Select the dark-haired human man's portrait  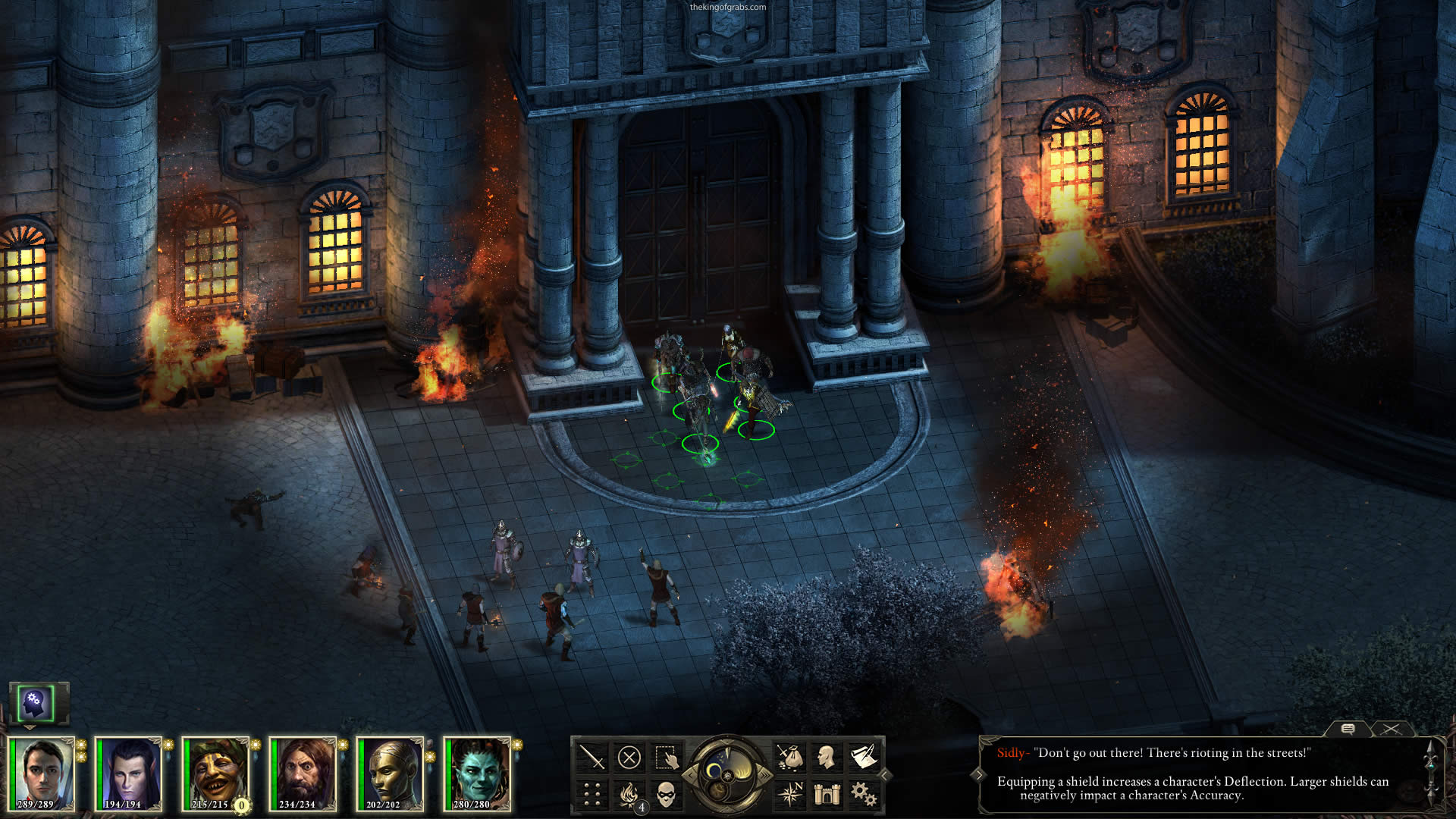tap(42, 773)
